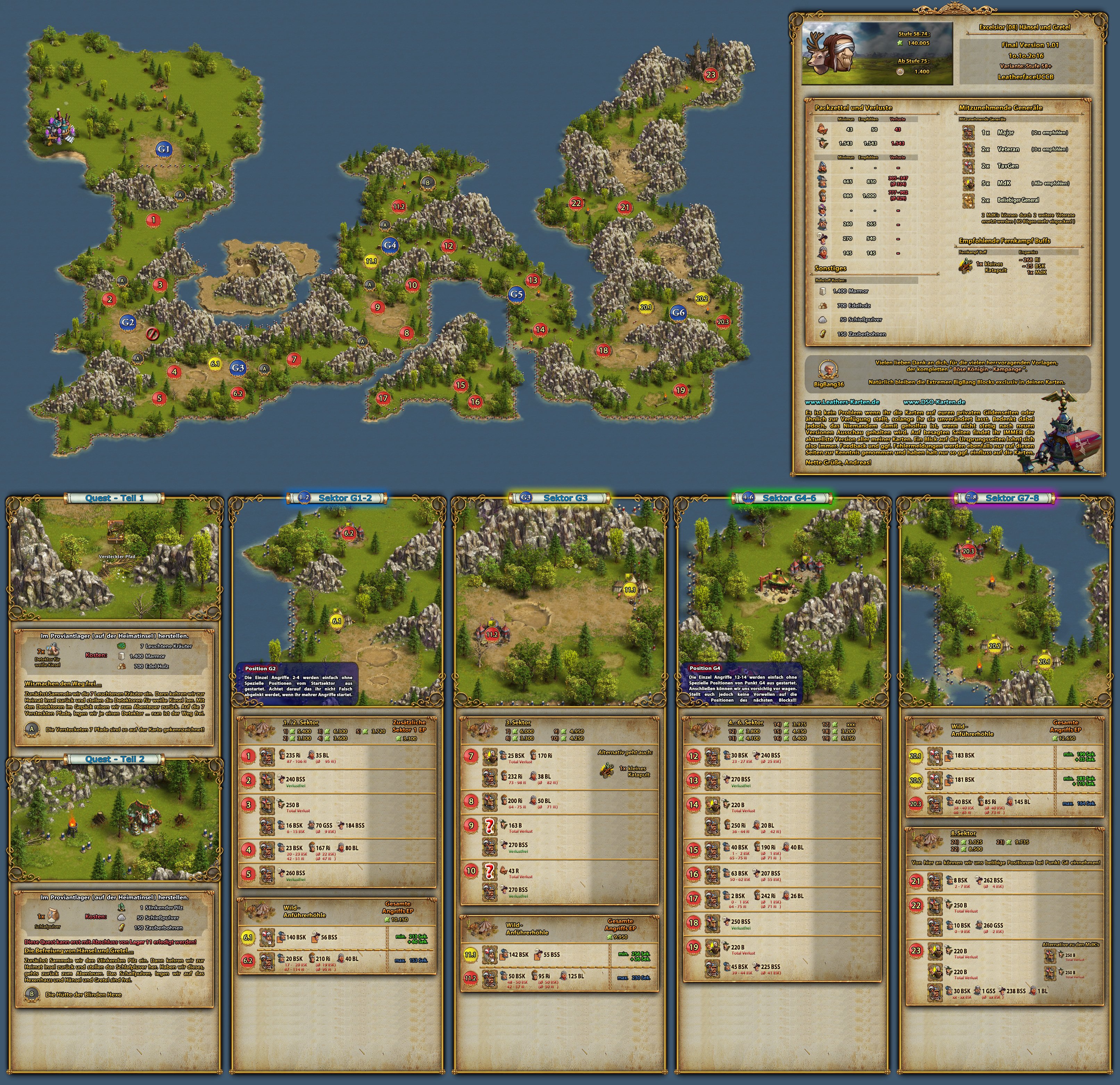Select the blue G5 marker on the island map
The width and height of the screenshot is (1120, 1085).
coord(516,294)
